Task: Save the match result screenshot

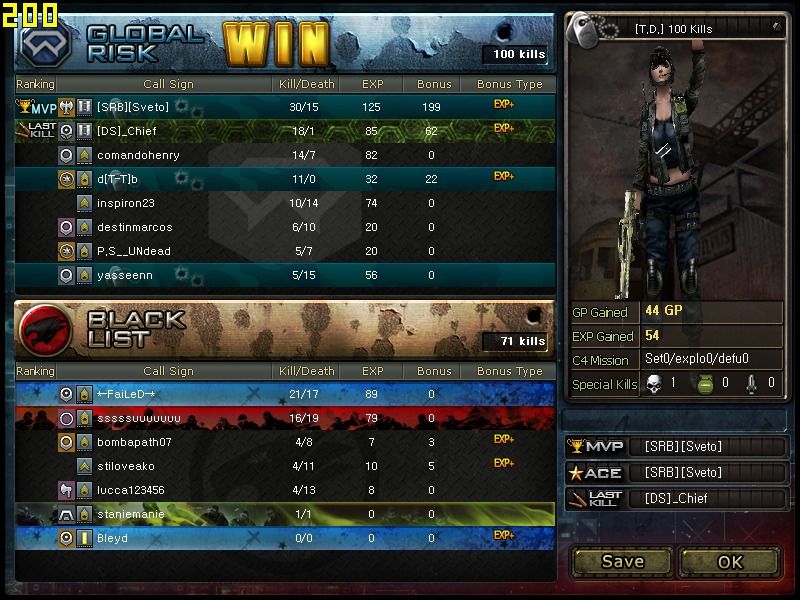Action: (622, 561)
